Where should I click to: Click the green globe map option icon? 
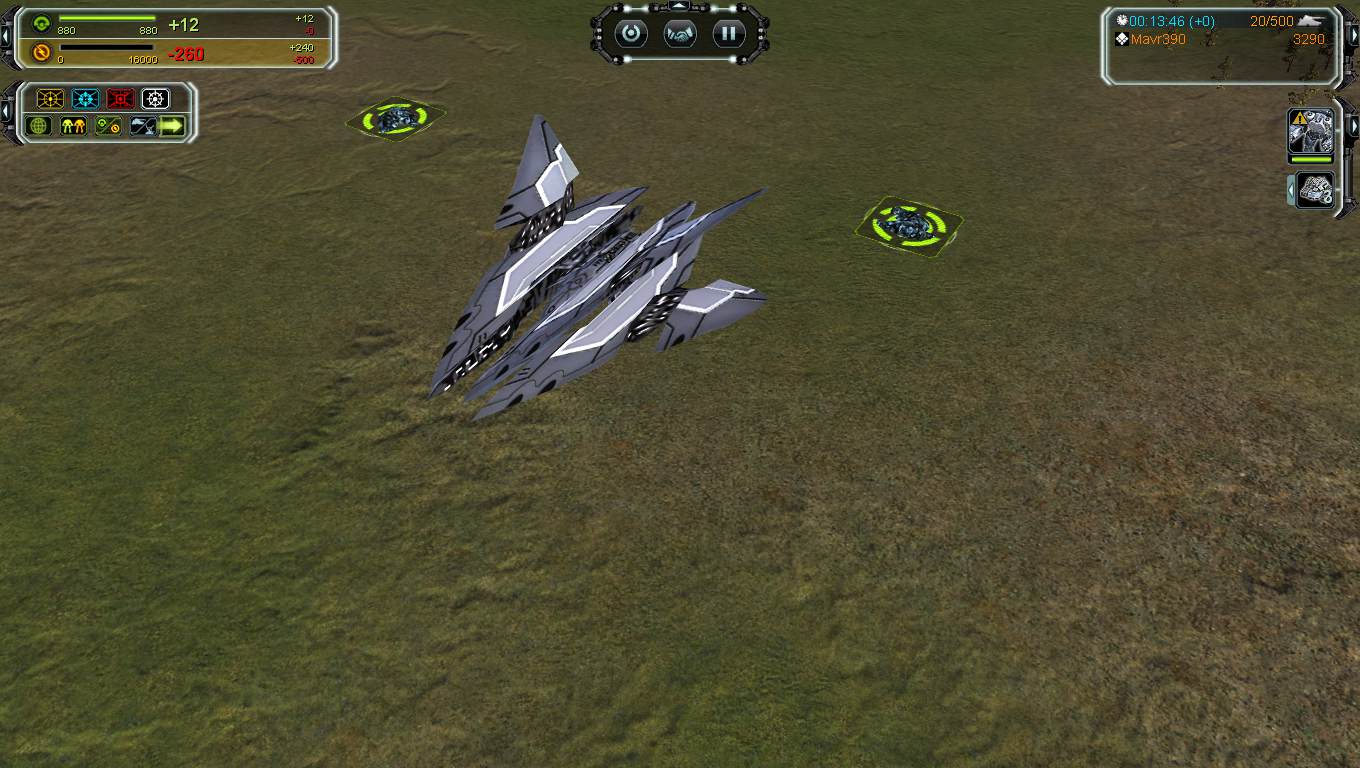pyautogui.click(x=39, y=126)
